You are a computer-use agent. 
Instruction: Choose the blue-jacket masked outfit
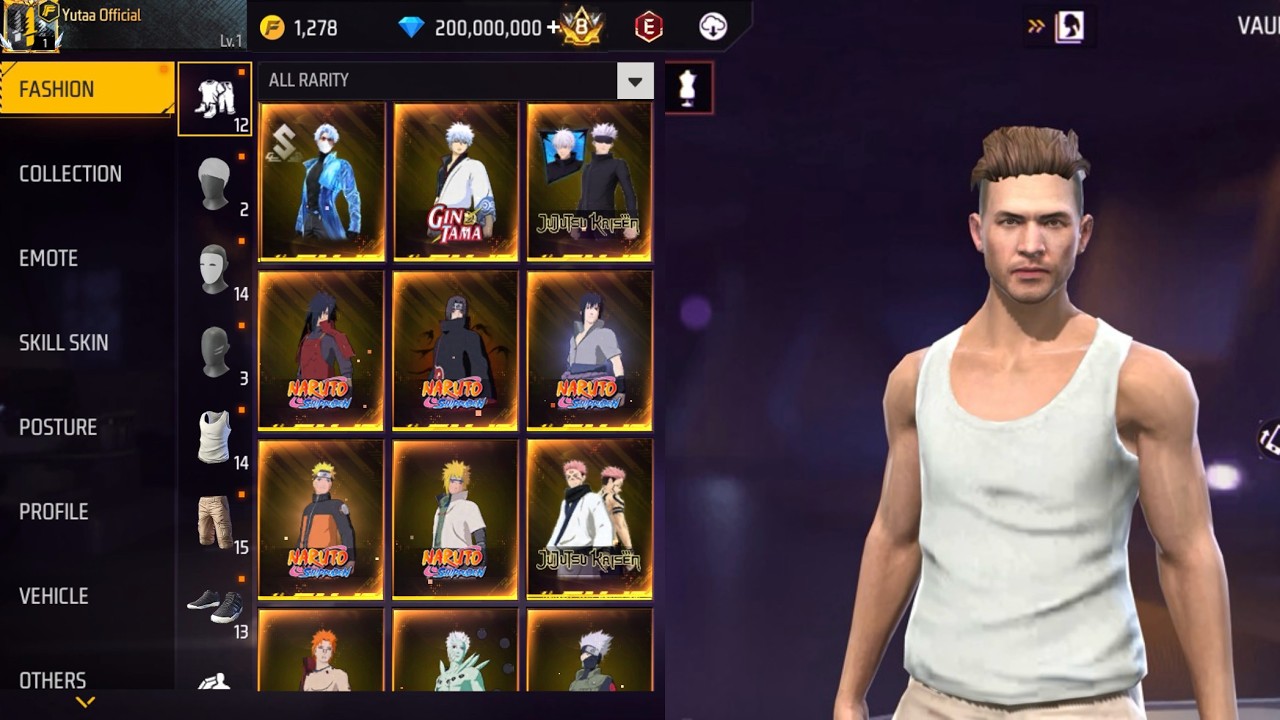point(321,182)
